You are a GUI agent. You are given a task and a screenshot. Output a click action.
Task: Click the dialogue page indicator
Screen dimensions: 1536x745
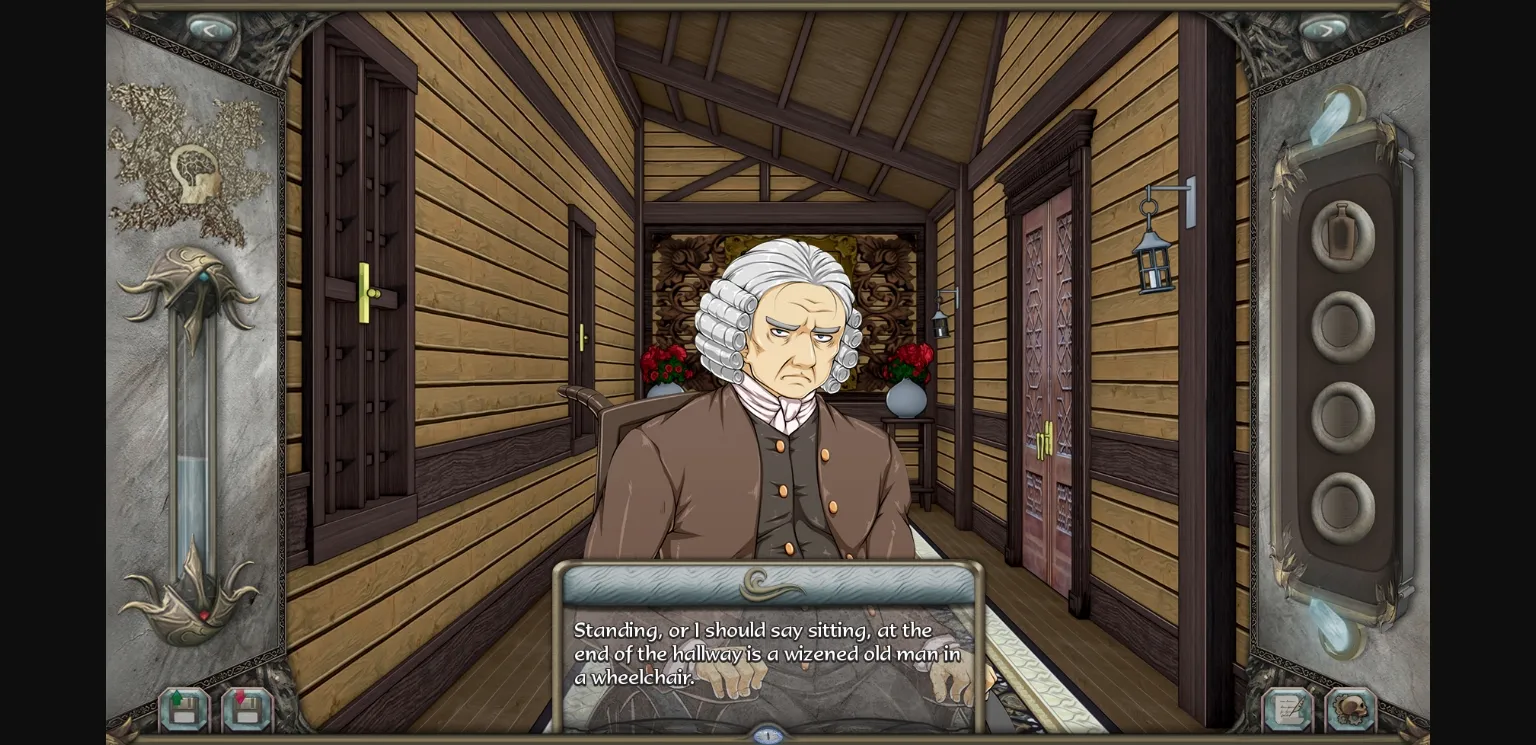coord(767,733)
